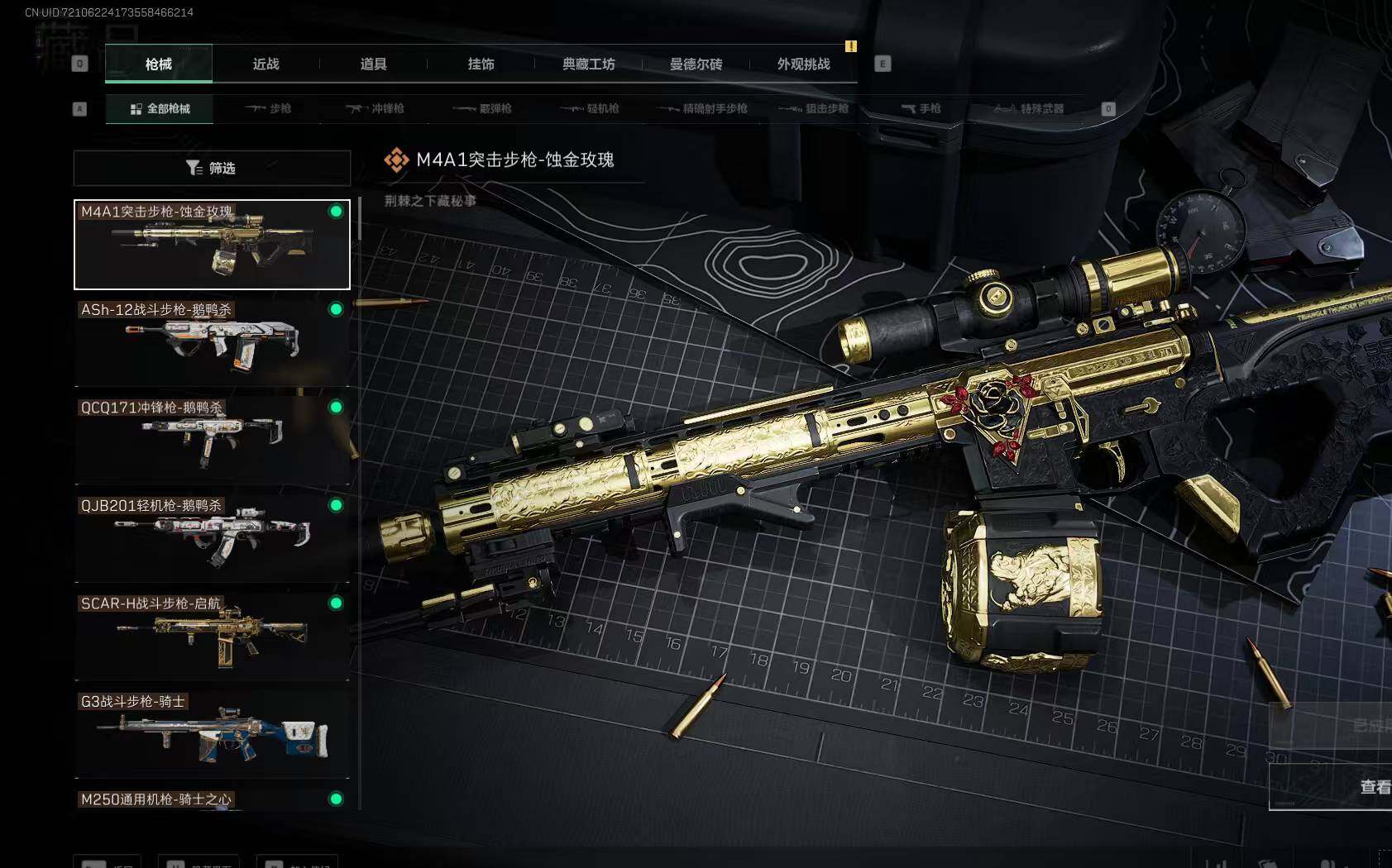This screenshot has height=868, width=1392.
Task: Switch to the 曼德尔砖 tab
Action: 696,64
